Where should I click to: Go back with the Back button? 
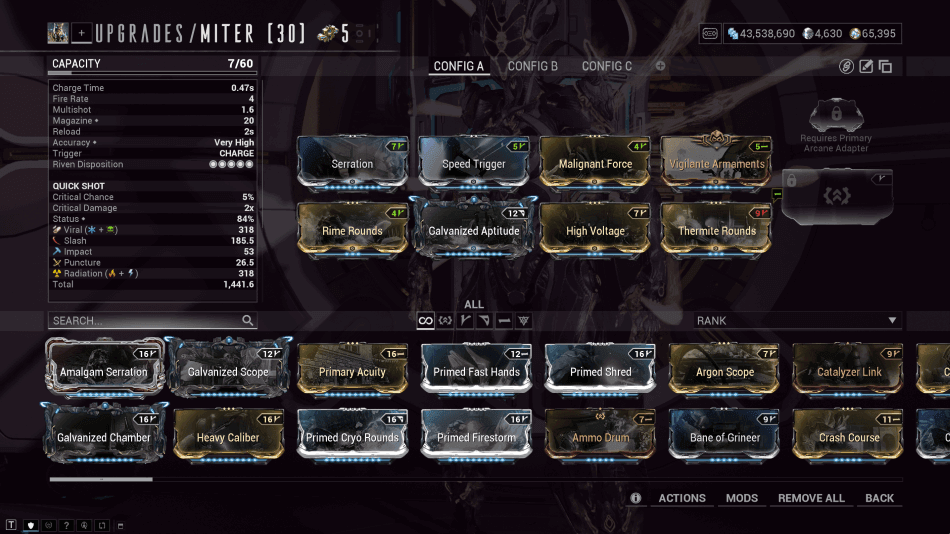point(880,498)
